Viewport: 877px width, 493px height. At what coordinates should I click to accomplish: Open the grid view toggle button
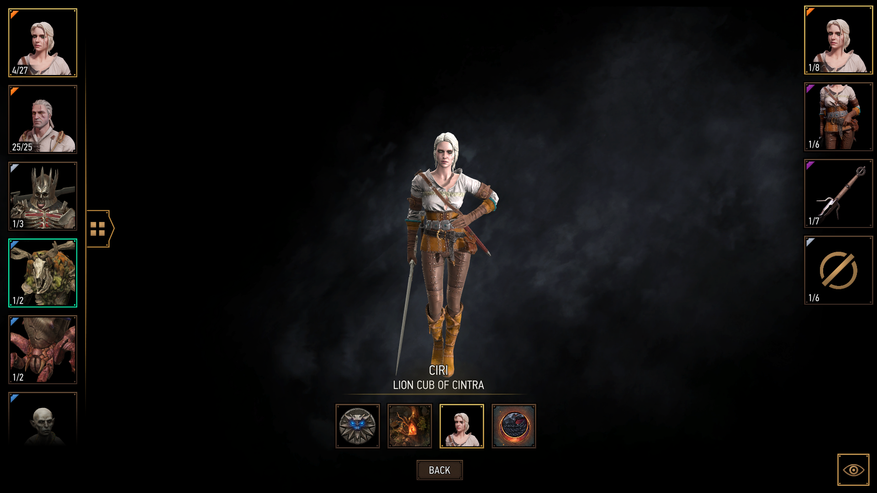98,228
